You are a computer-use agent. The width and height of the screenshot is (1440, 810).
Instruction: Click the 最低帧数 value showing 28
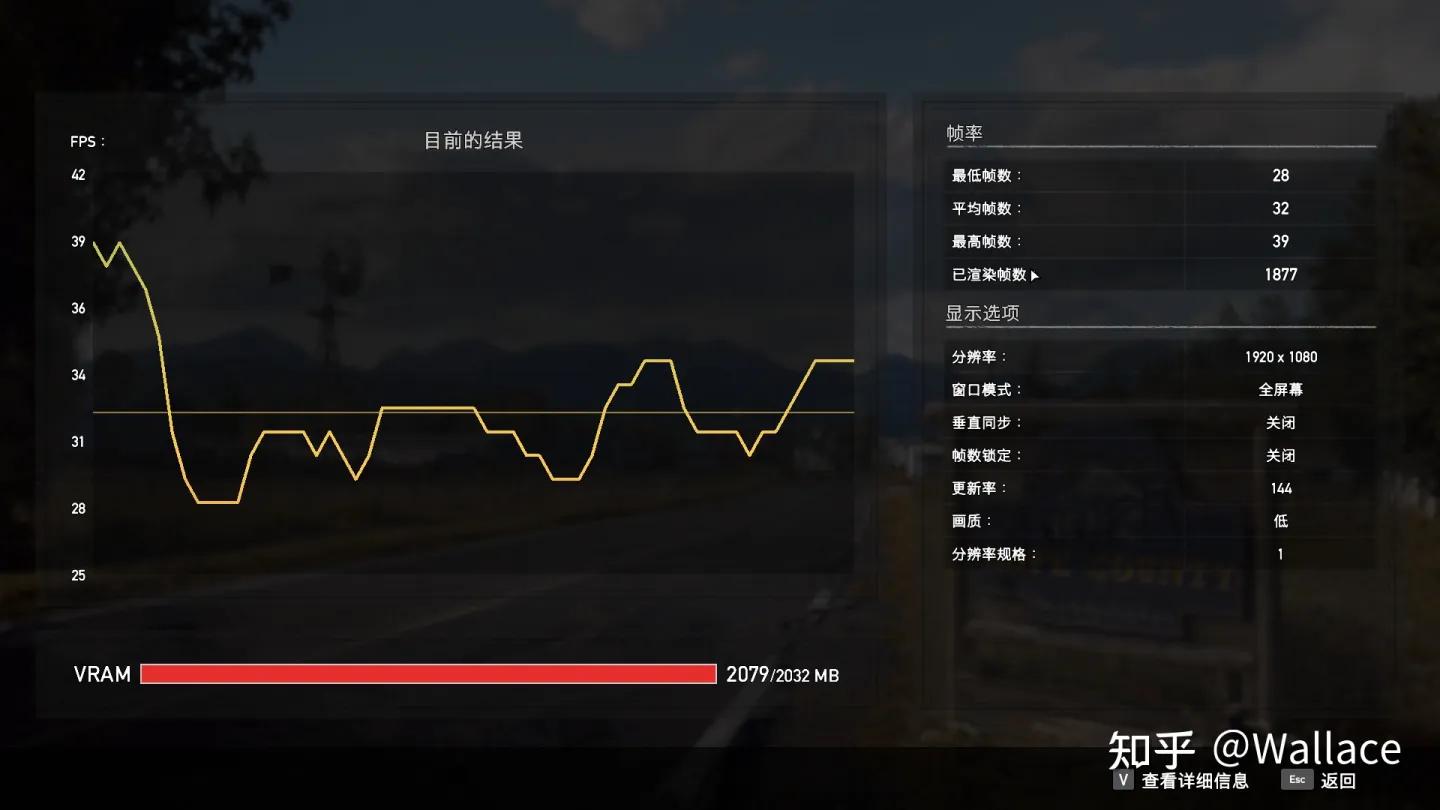[1281, 175]
